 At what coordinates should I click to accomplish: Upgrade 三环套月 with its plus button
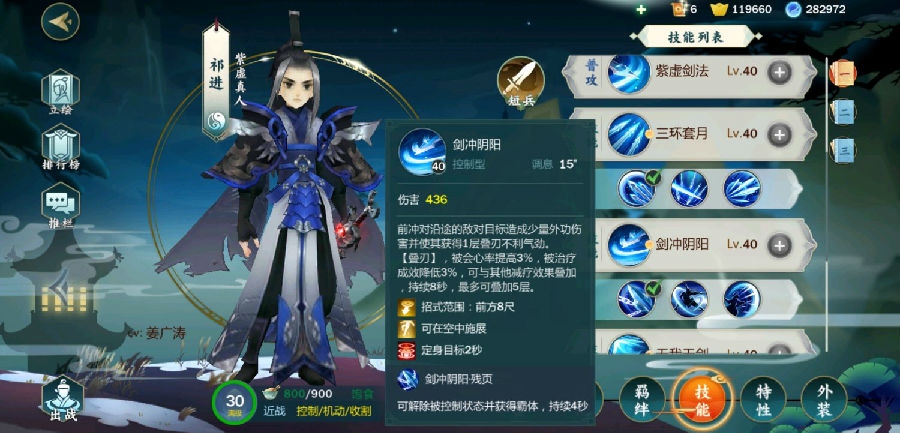click(x=779, y=133)
